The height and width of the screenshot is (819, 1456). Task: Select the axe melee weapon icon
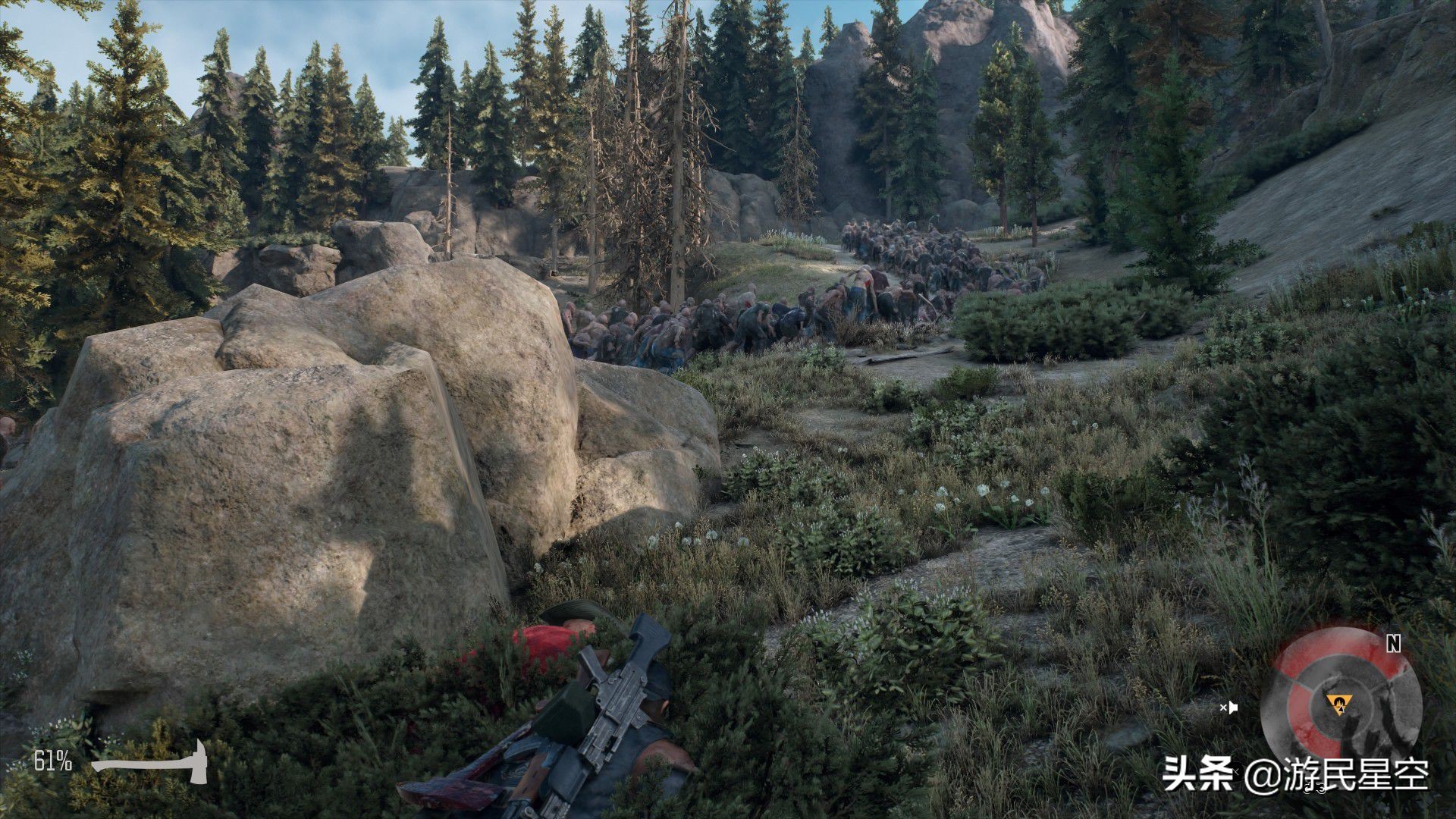[x=152, y=761]
